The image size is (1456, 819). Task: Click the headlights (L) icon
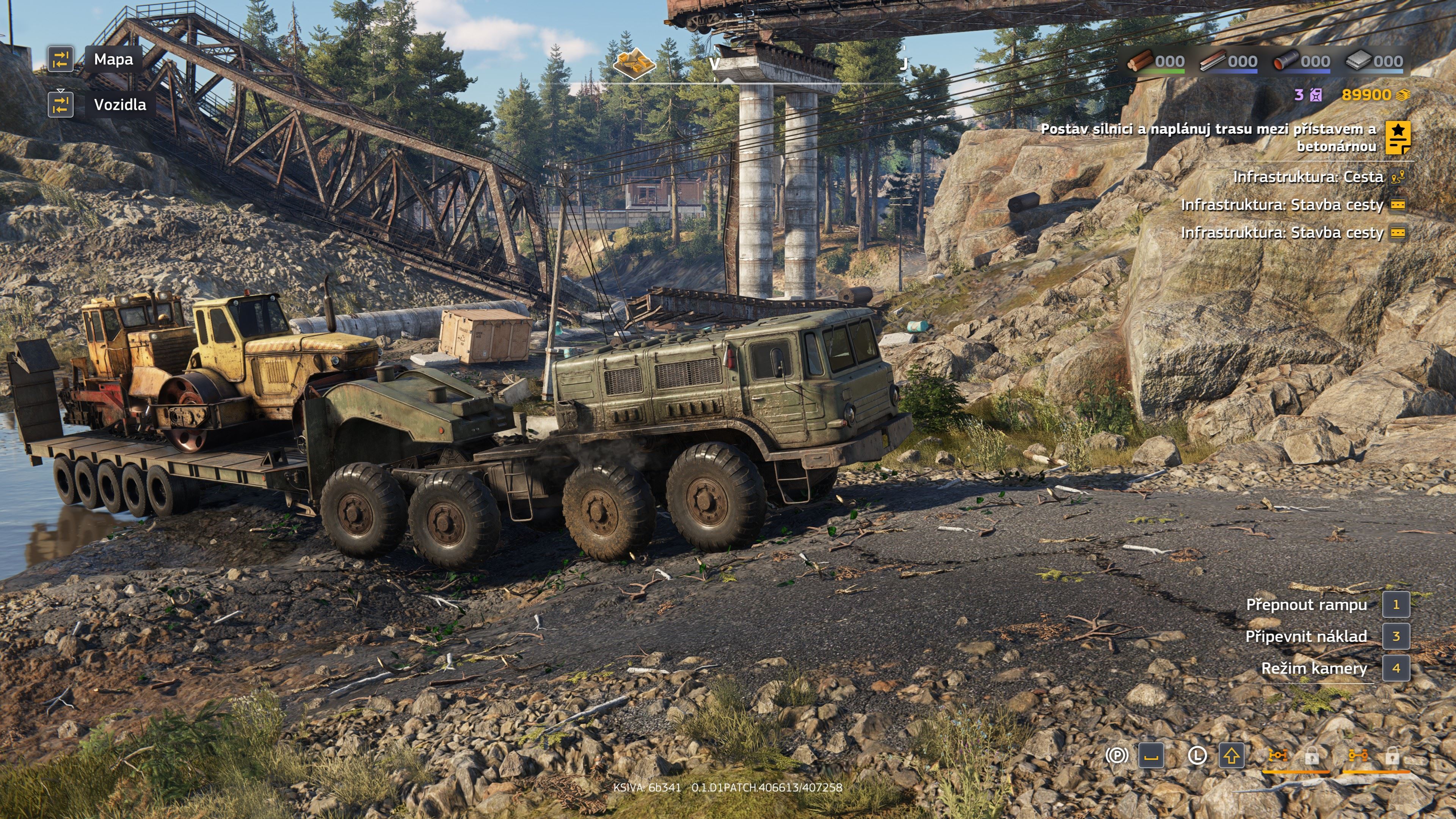click(1198, 755)
